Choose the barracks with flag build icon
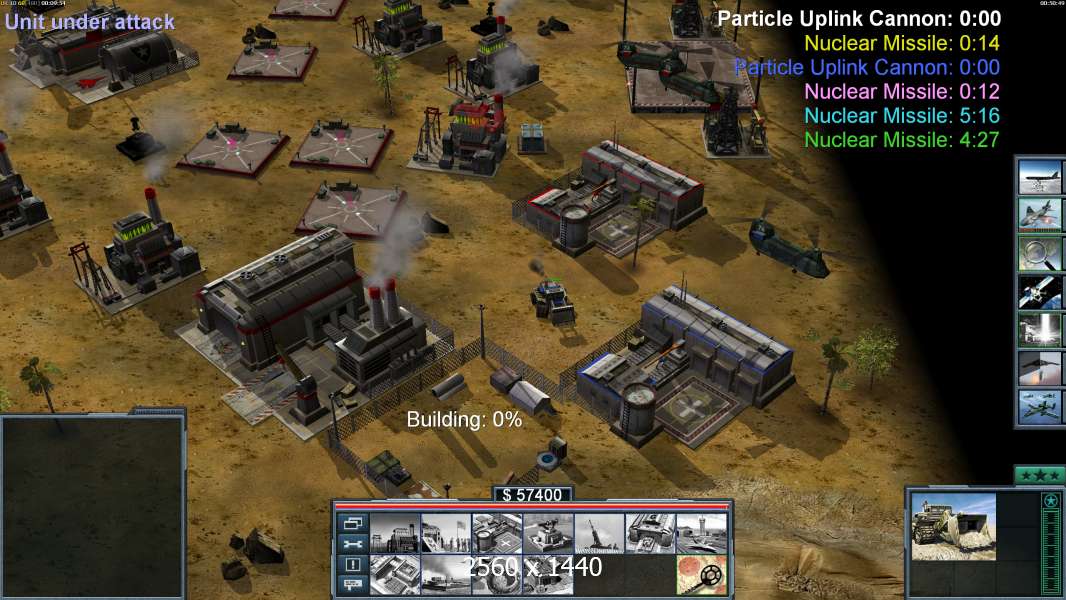Viewport: 1066px width, 600px height. pos(444,533)
